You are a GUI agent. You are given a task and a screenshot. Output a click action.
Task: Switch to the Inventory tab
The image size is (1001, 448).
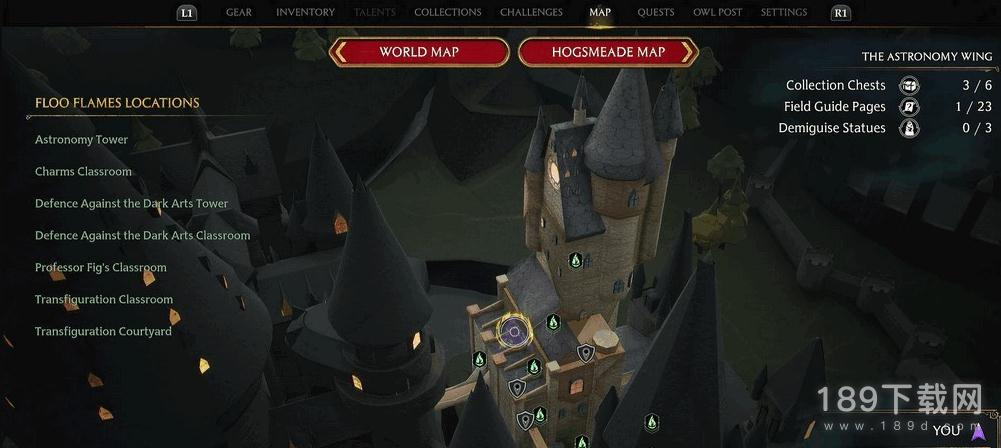coord(305,13)
